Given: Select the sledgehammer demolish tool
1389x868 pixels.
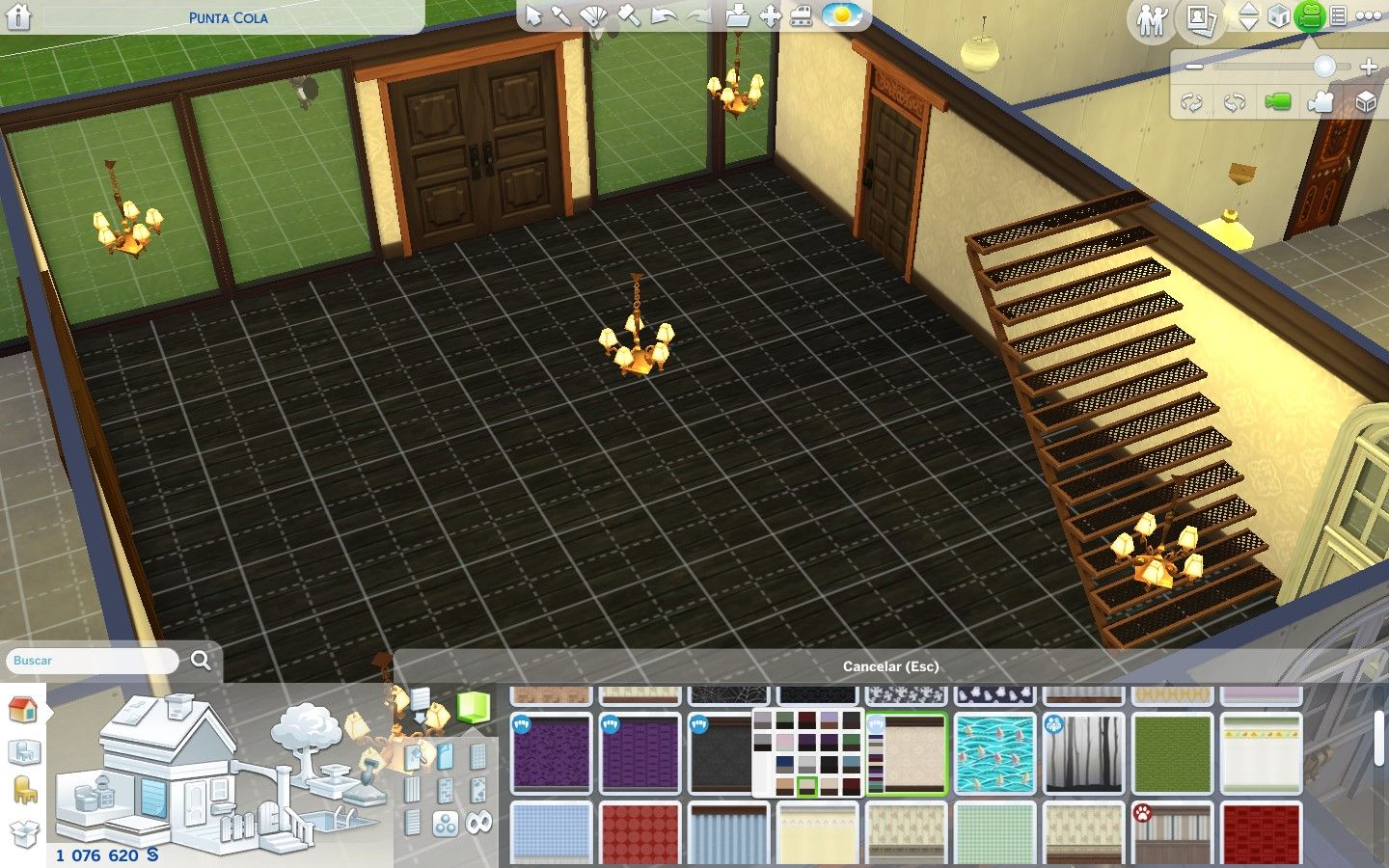Looking at the screenshot, I should coord(628,16).
